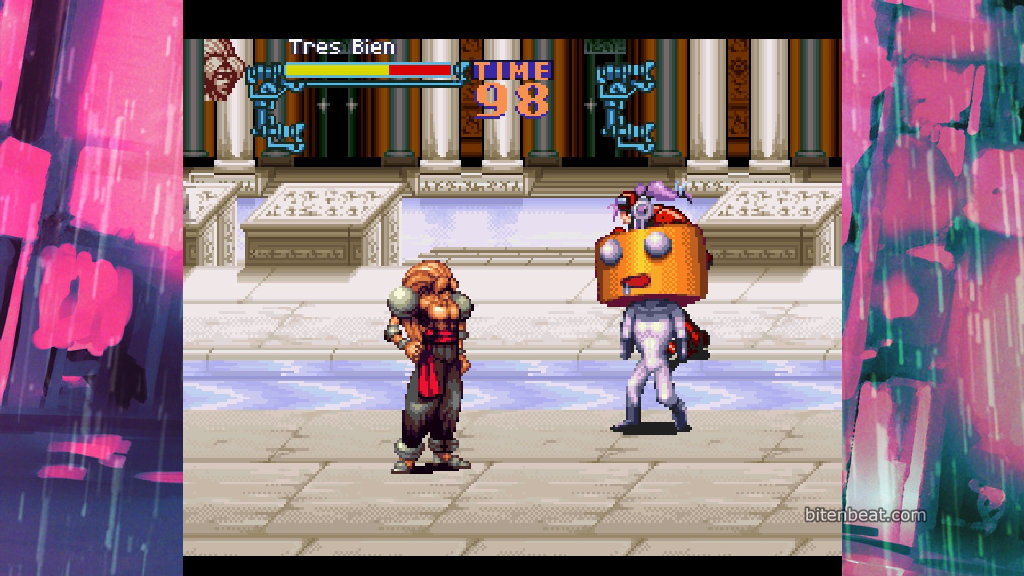Image resolution: width=1024 pixels, height=576 pixels.
Task: Open the bitenbeat.com watermark link
Action: (x=865, y=516)
